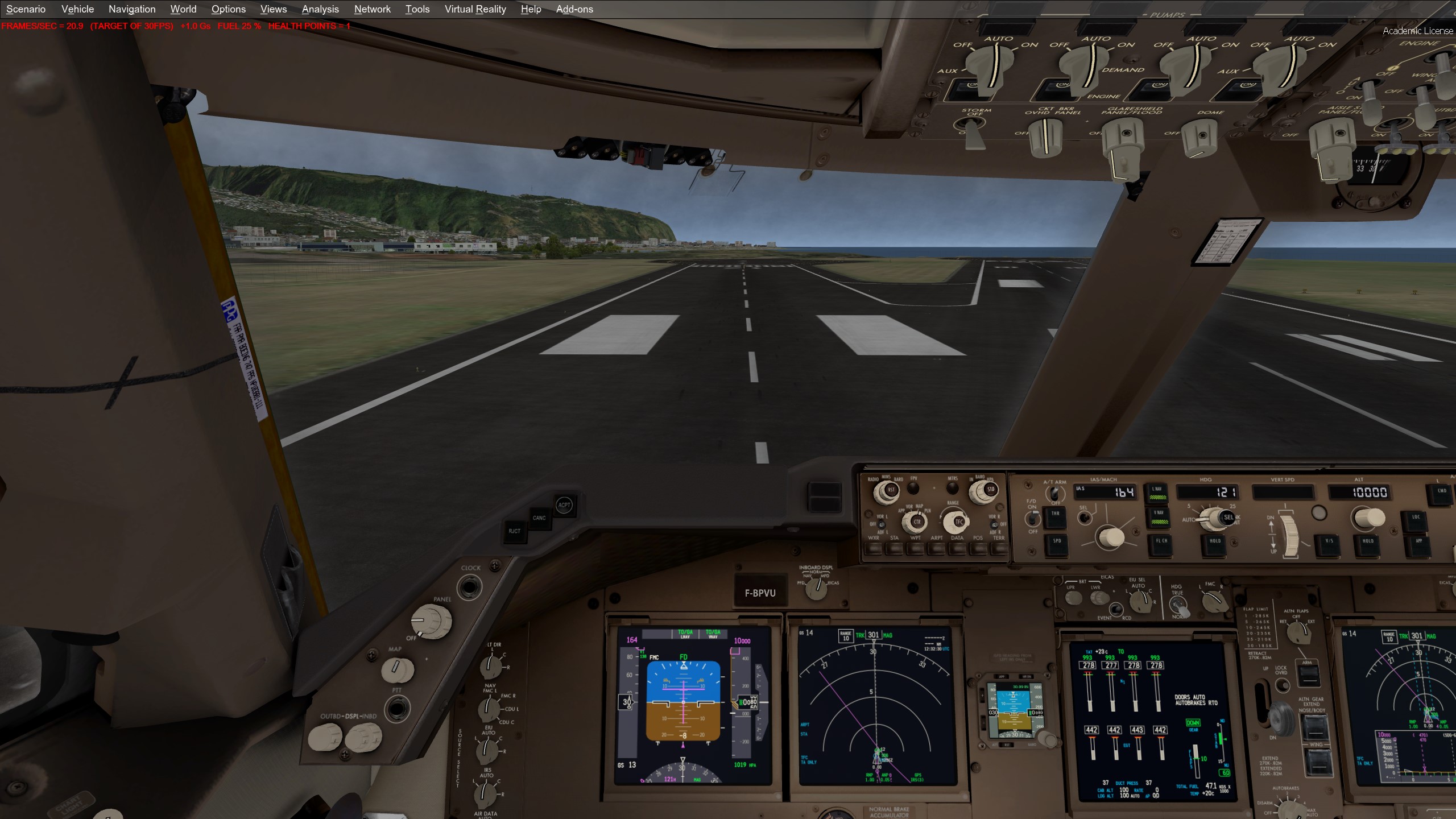
Task: Open the Scenario menu
Action: 26,9
